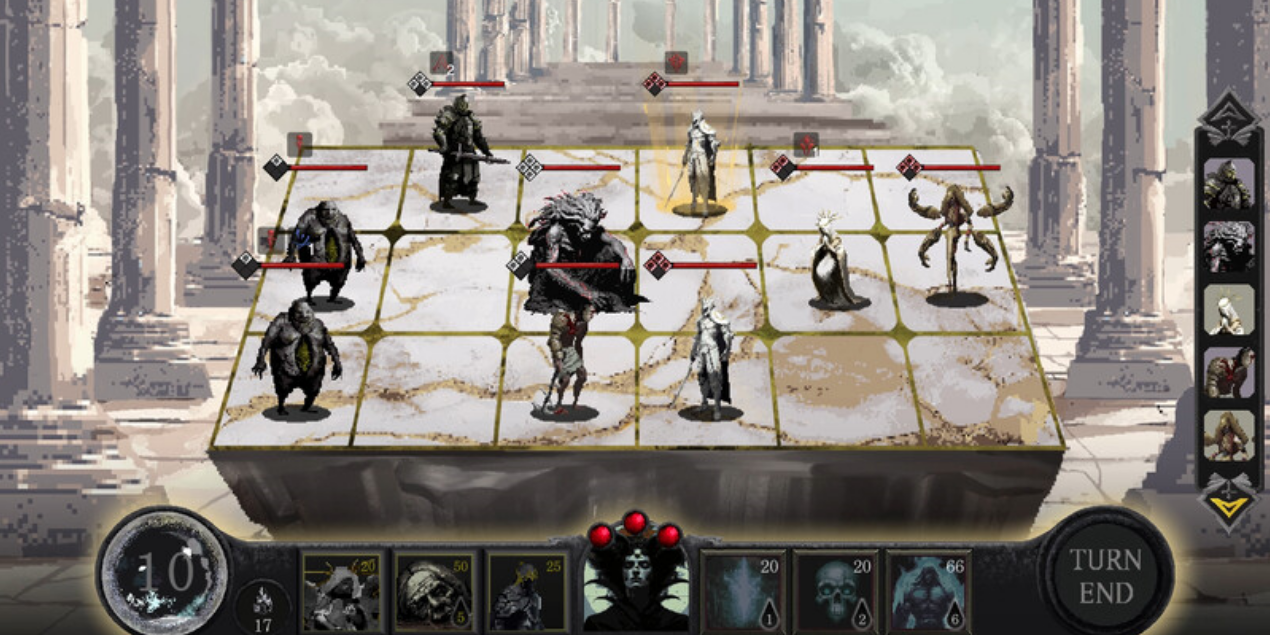This screenshot has width=1270, height=635.
Task: Select the armored knight portrait in turn order
Action: tap(1228, 185)
